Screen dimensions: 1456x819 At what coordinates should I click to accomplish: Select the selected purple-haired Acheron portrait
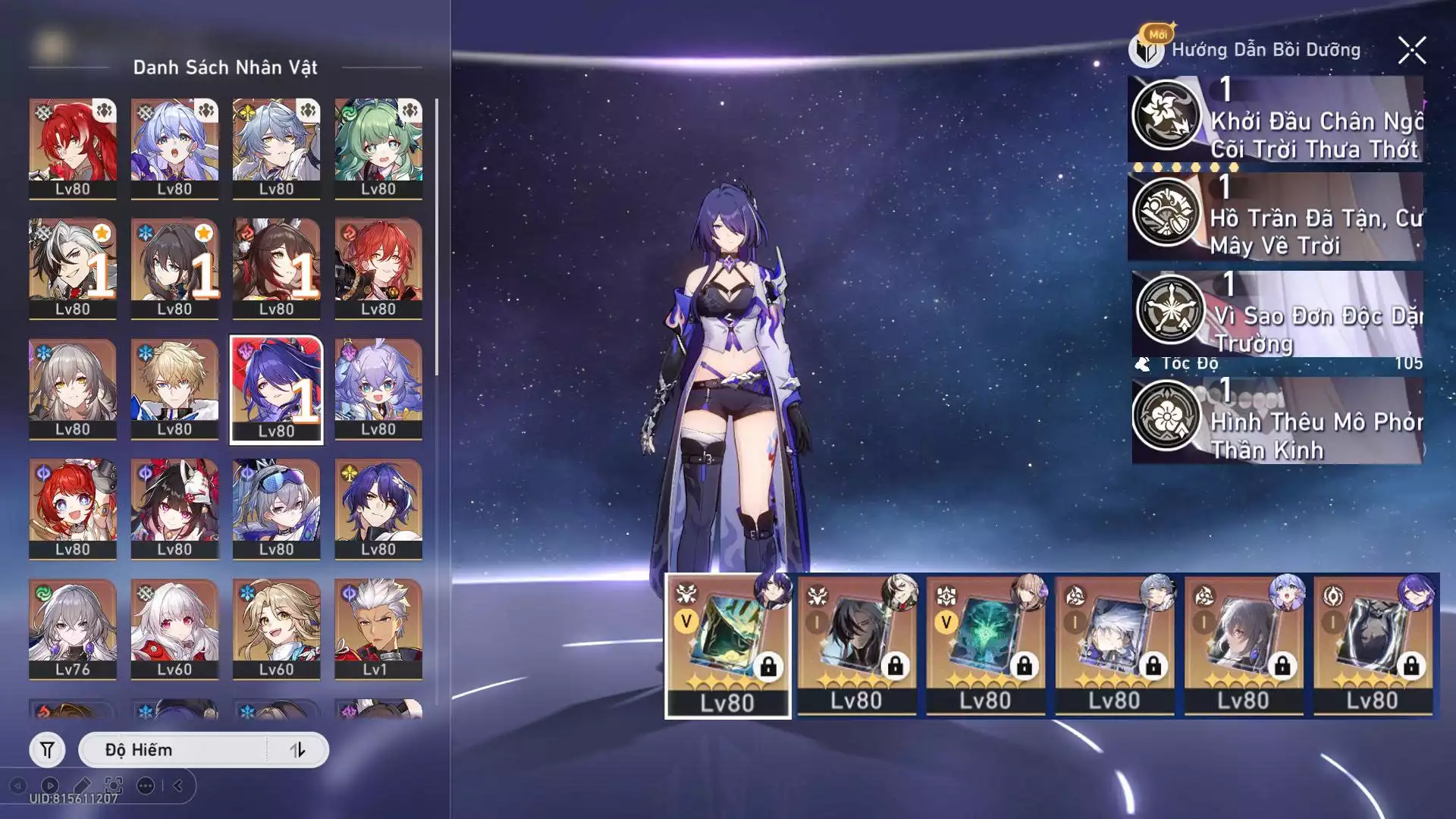tap(276, 389)
